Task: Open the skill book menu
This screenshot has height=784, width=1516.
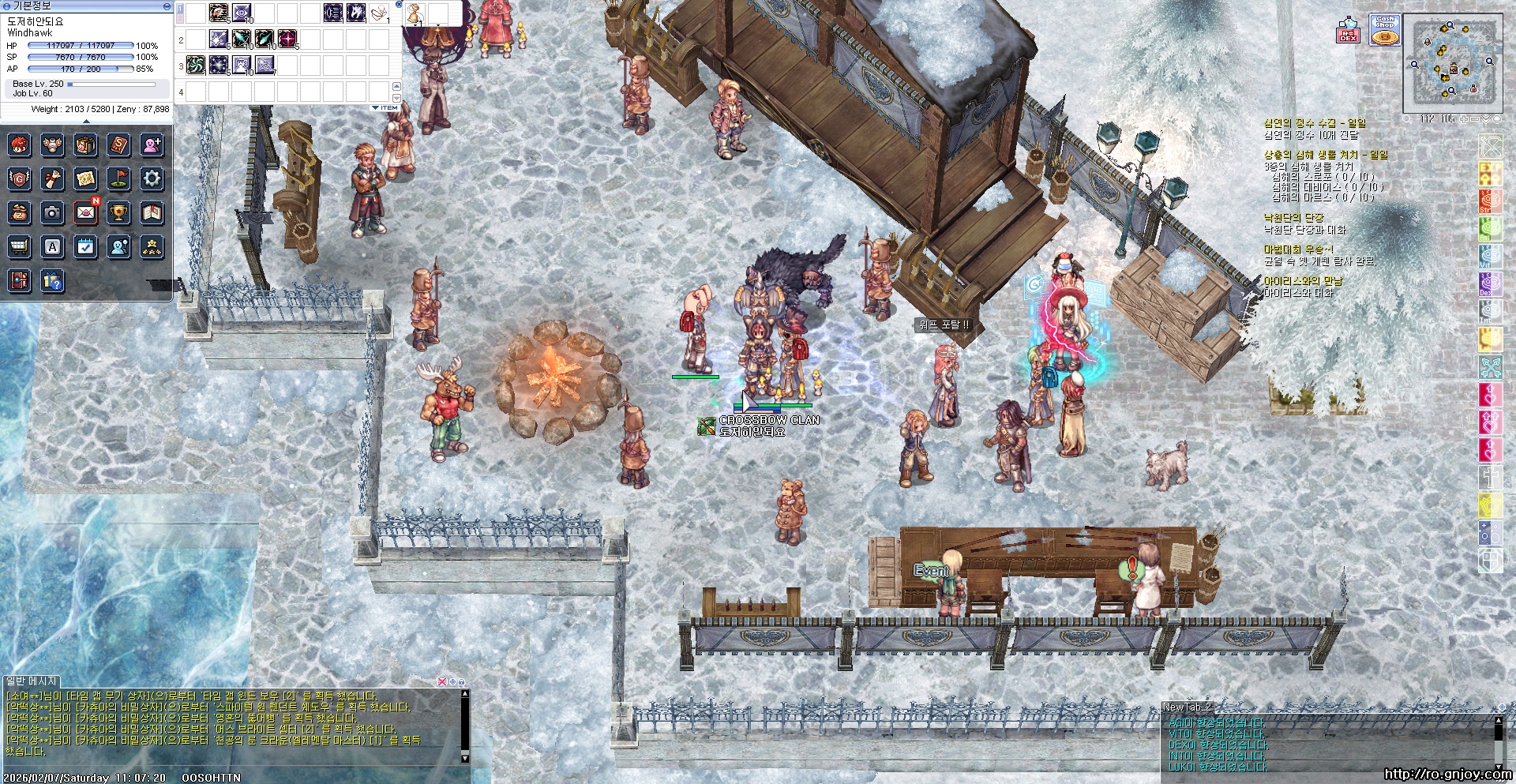Action: pyautogui.click(x=118, y=145)
